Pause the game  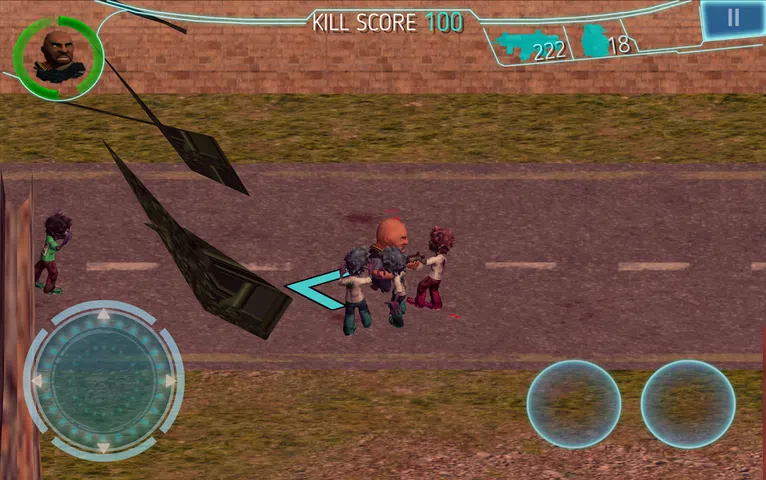click(733, 19)
